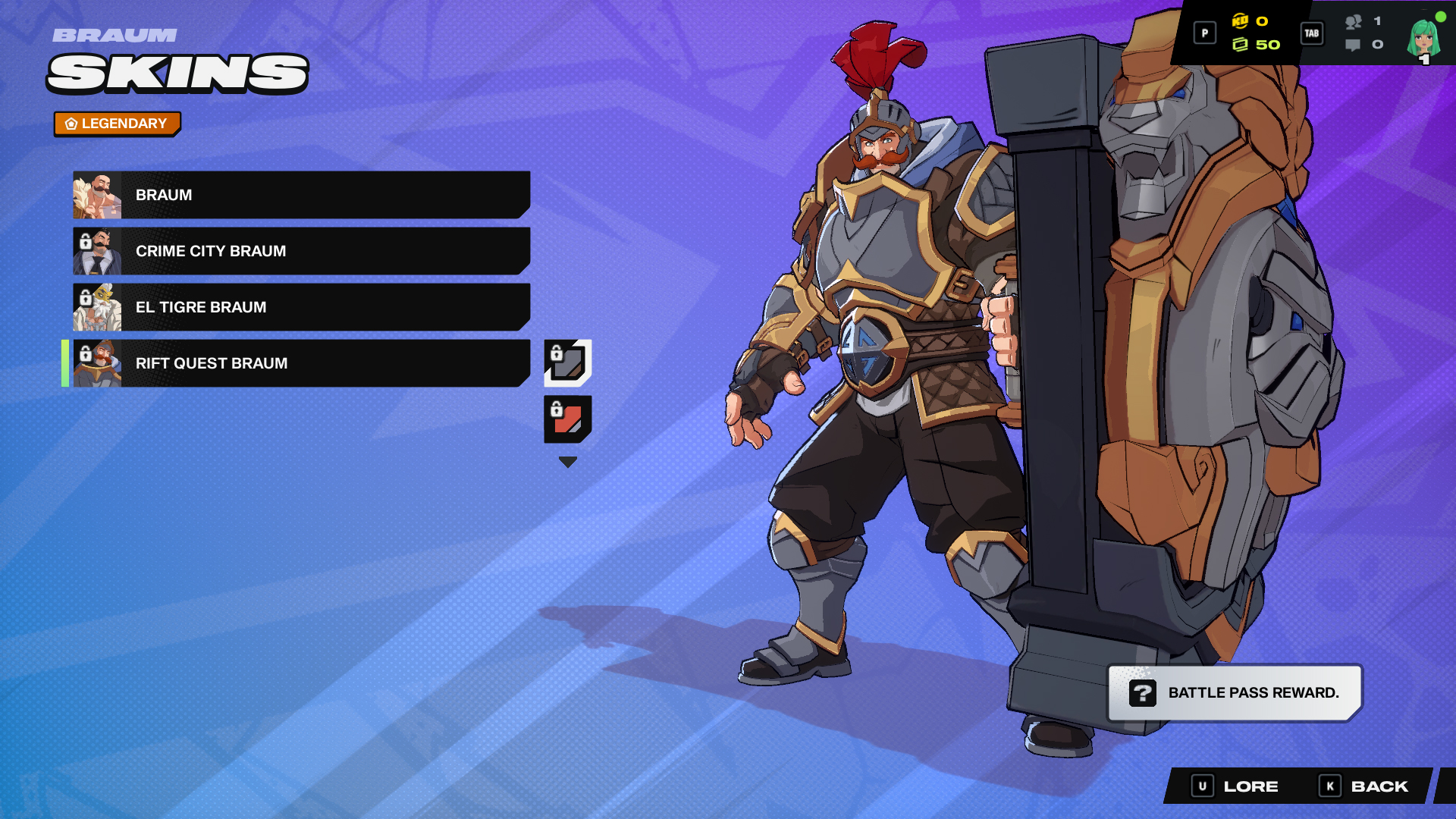The image size is (1456, 819).
Task: Open Lore
Action: pos(1251,786)
